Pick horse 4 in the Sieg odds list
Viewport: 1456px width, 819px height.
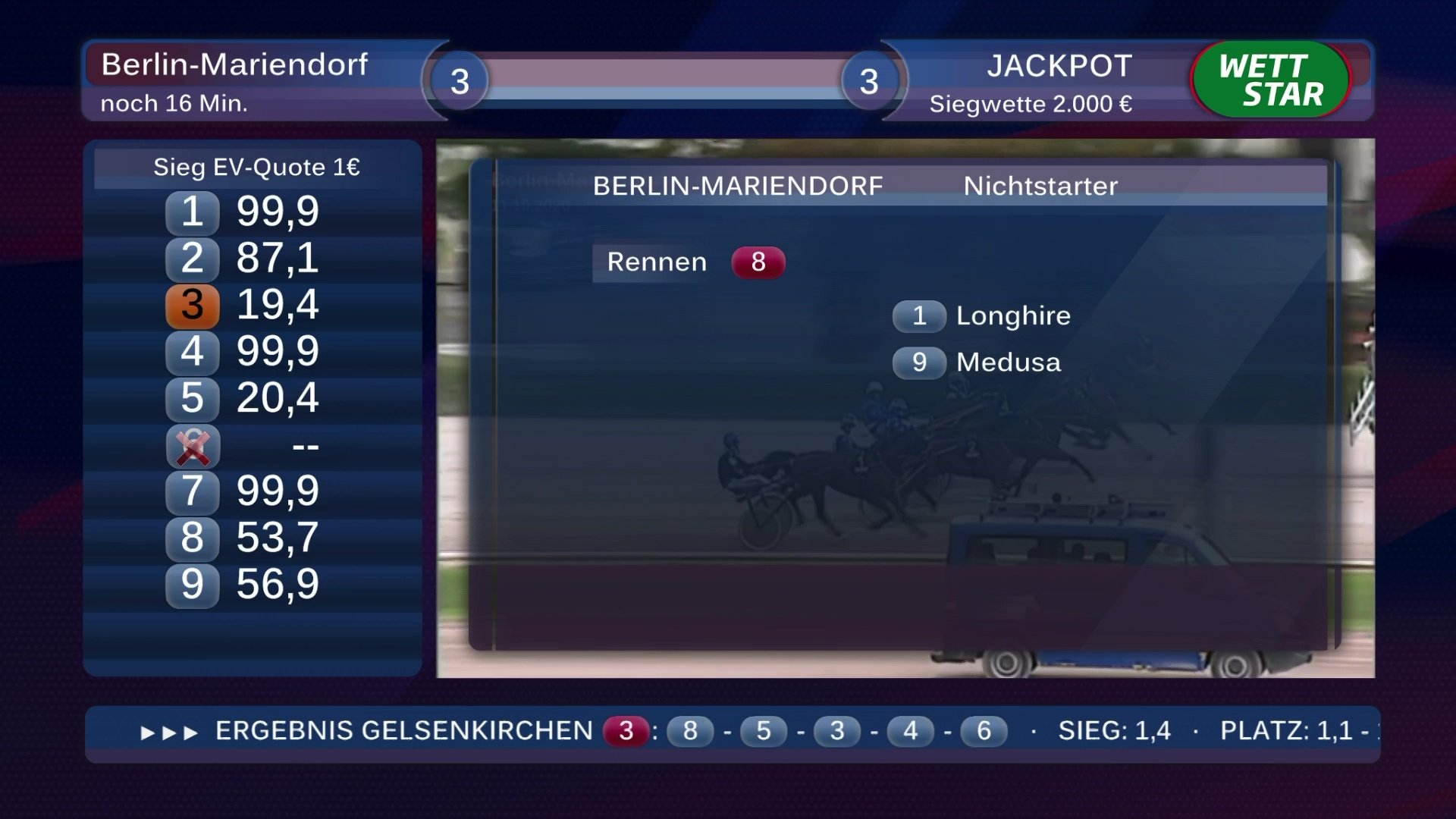(243, 351)
